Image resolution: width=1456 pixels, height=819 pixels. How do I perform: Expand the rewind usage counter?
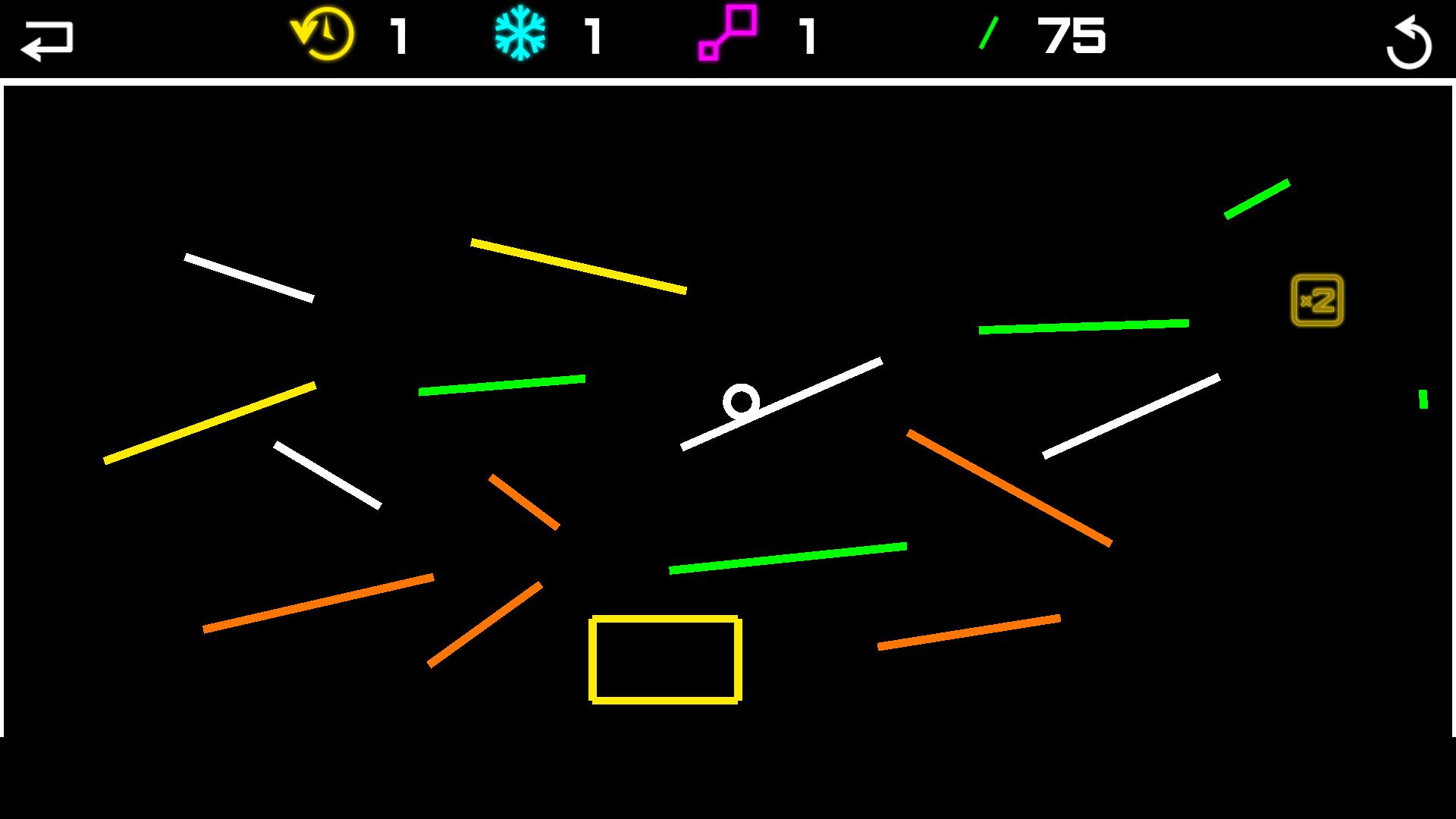[398, 38]
